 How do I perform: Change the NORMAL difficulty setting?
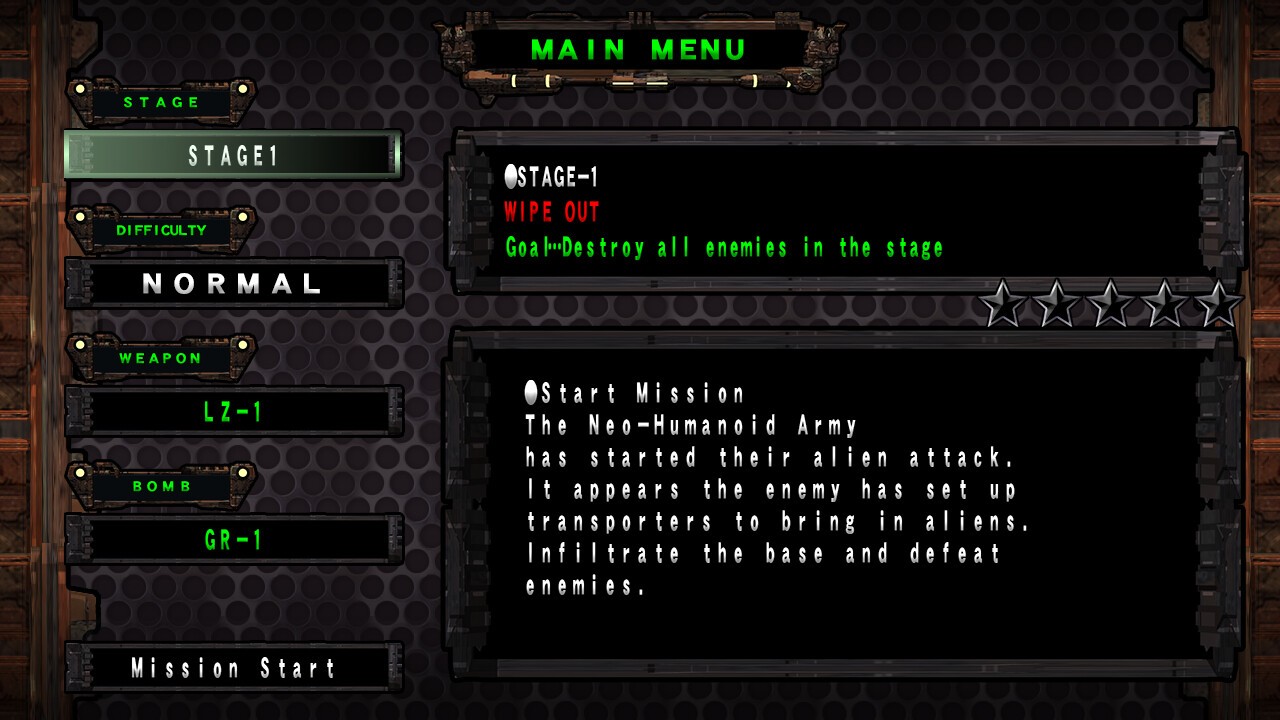(x=233, y=284)
